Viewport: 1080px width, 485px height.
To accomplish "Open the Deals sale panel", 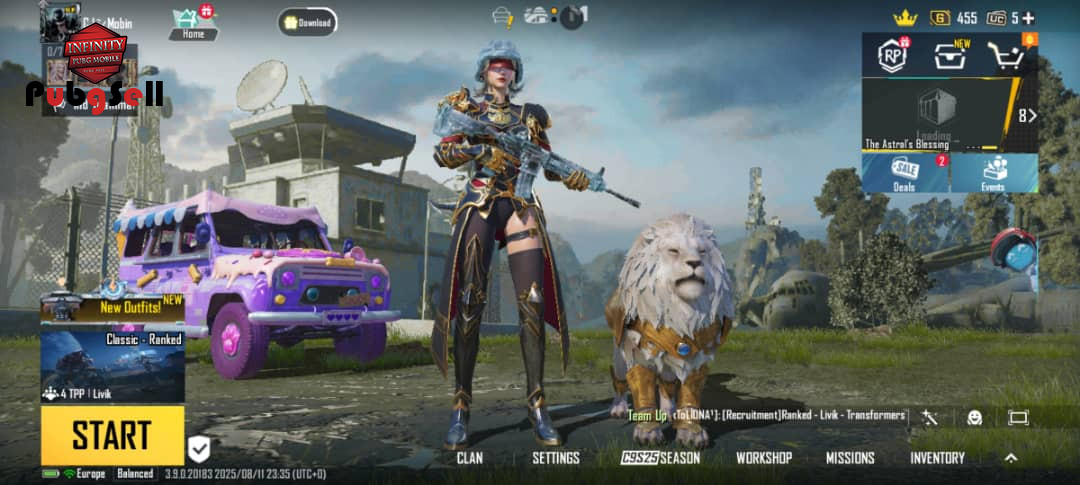I will (905, 172).
